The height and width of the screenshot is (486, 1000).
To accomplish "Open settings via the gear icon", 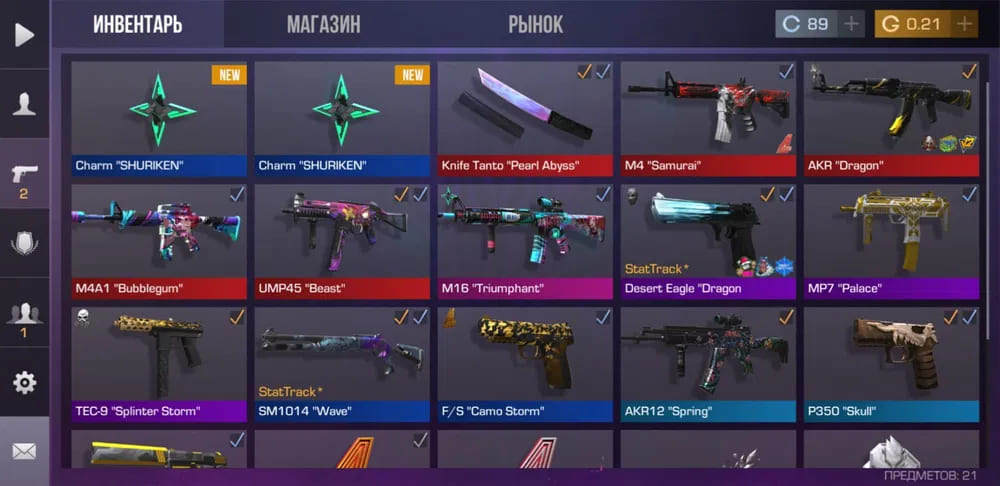I will pos(24,382).
